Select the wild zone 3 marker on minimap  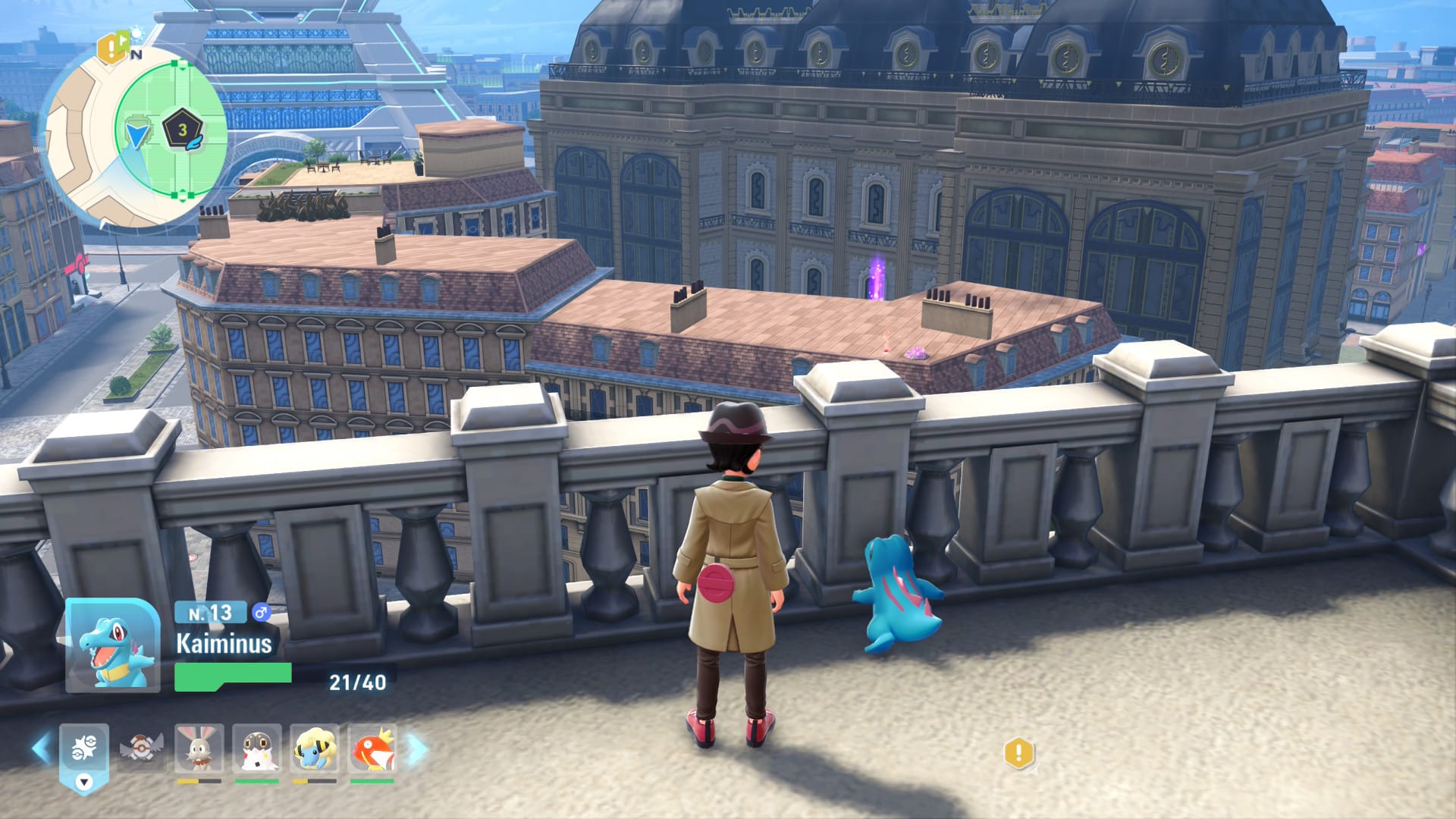click(182, 130)
